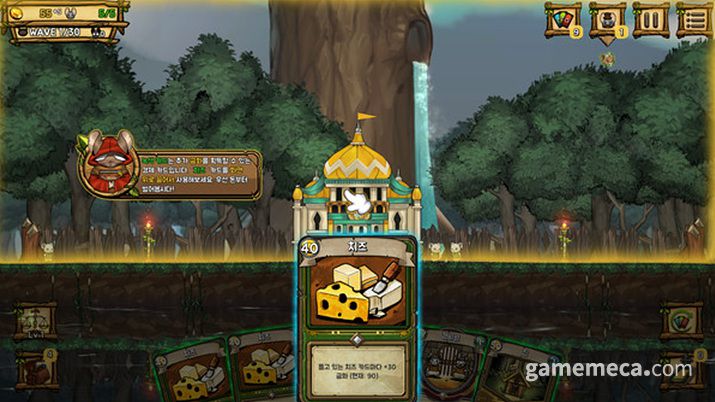
Task: Open the card deck button
Action: pyautogui.click(x=562, y=19)
